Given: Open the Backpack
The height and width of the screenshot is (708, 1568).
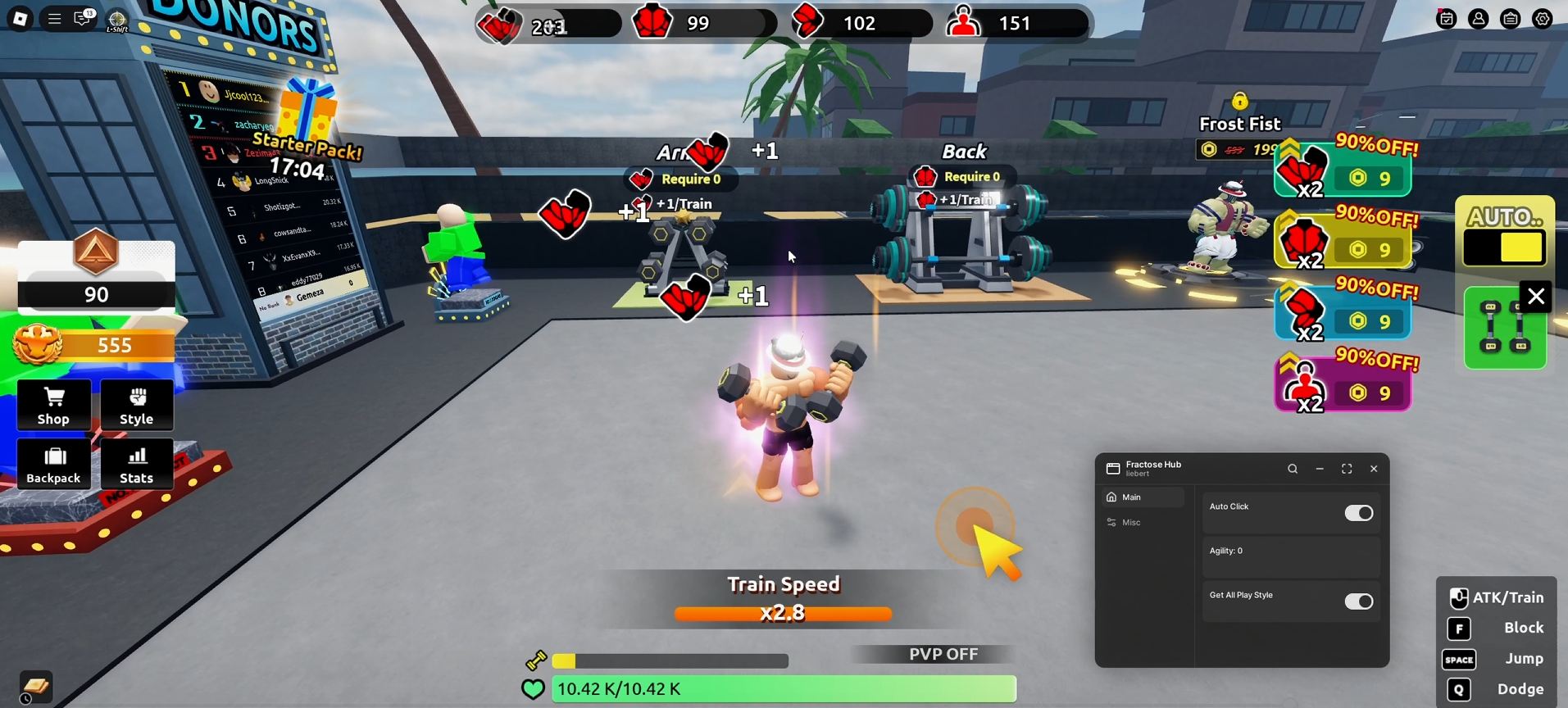Looking at the screenshot, I should pos(54,465).
